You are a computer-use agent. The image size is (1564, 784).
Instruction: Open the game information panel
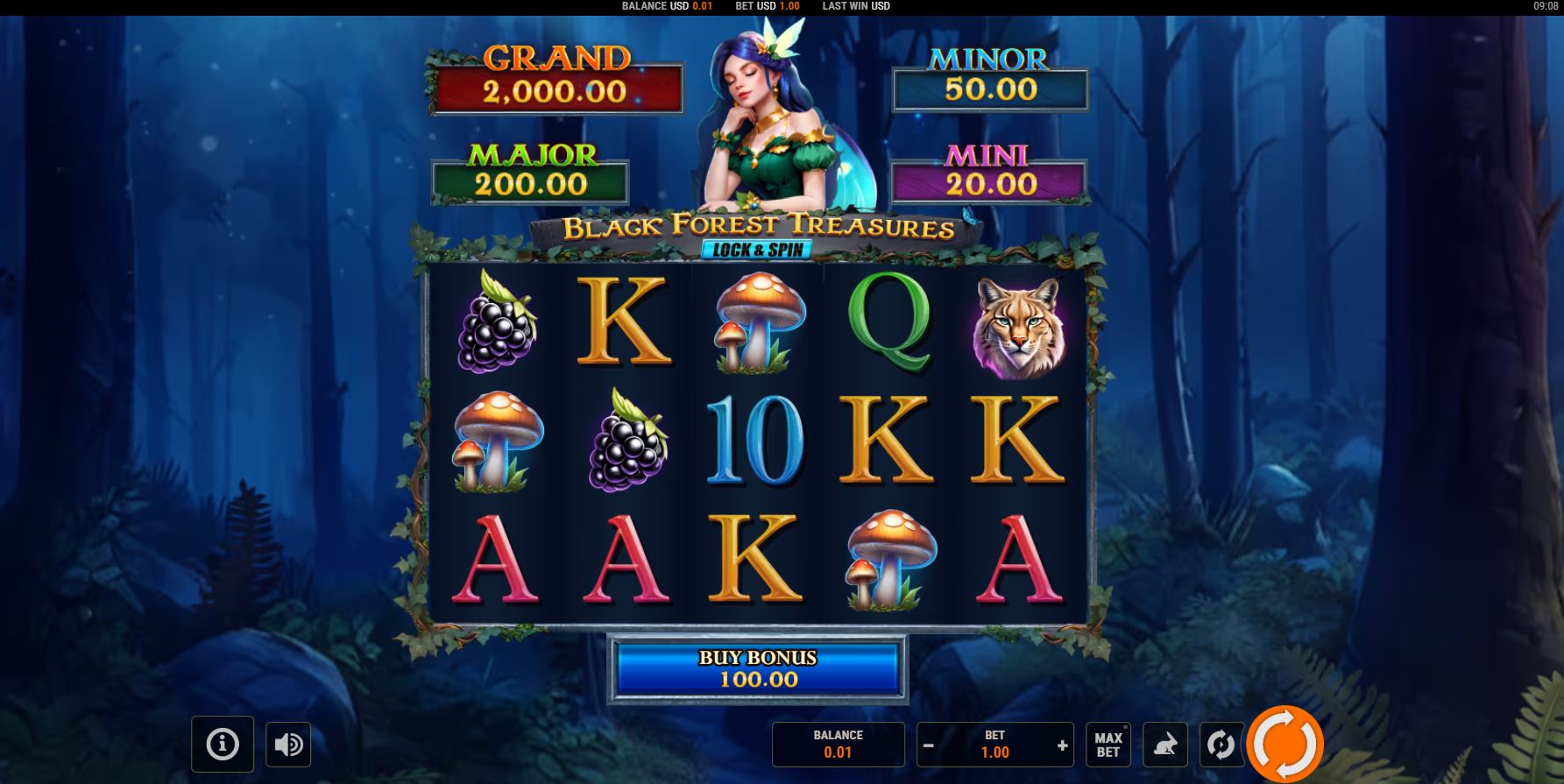coord(221,745)
